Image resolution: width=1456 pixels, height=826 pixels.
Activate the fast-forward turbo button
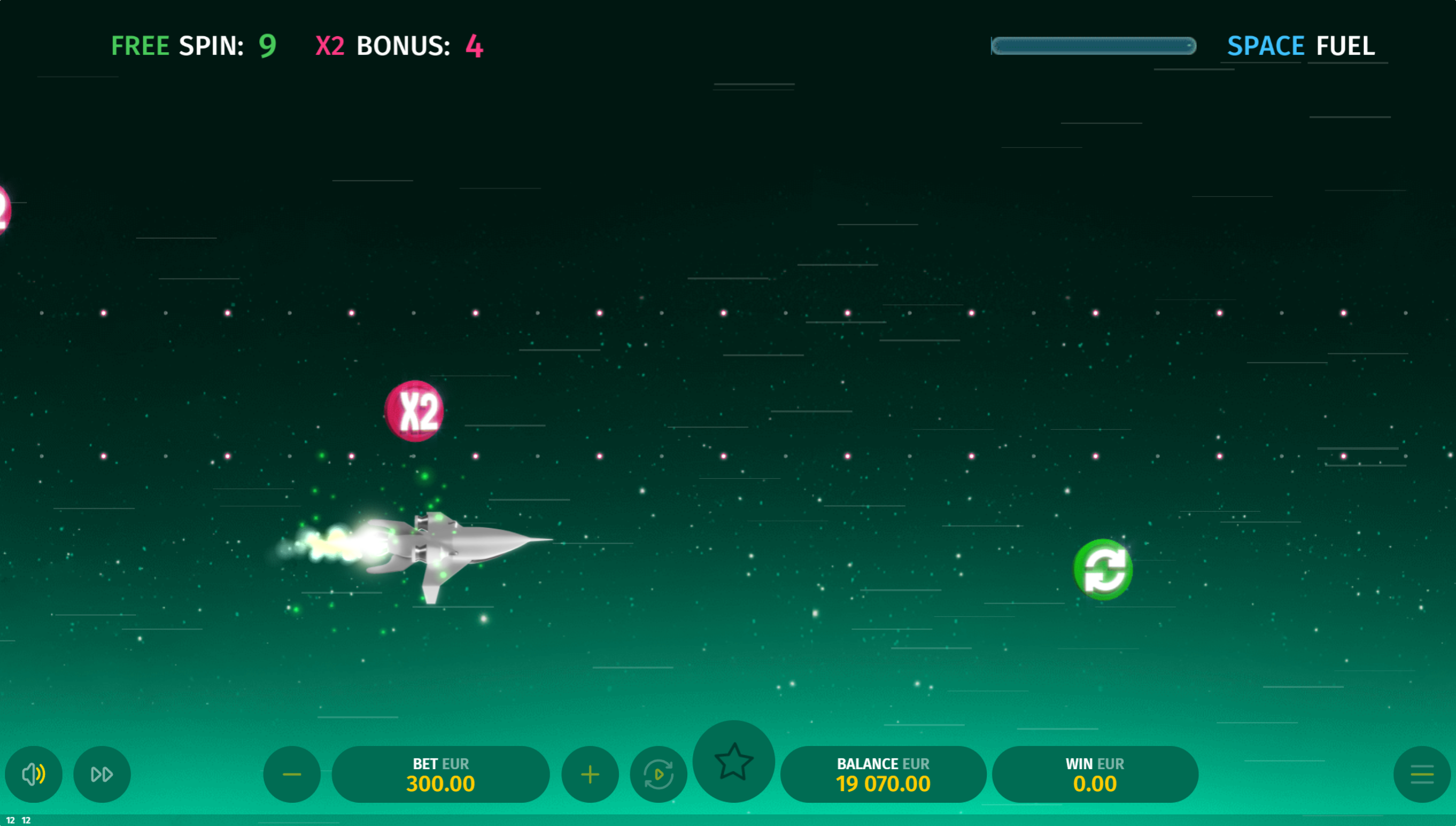(x=102, y=774)
